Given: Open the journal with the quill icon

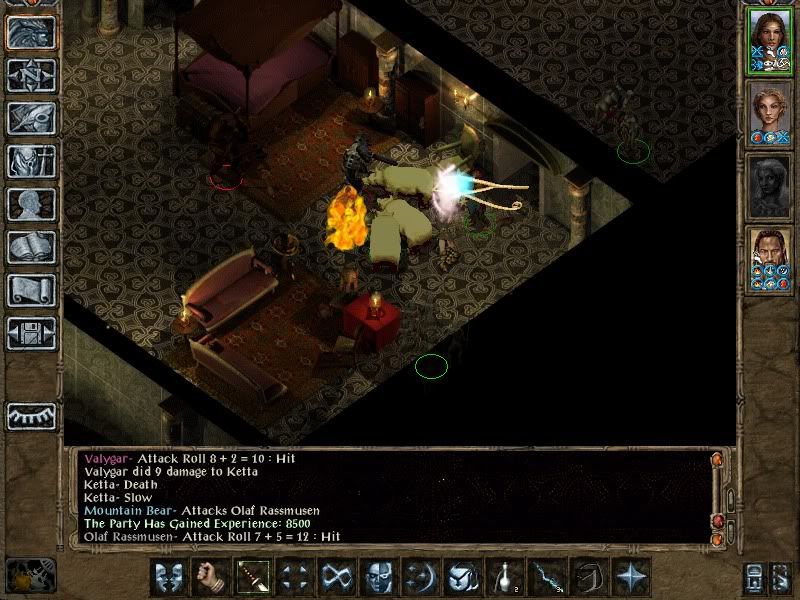Looking at the screenshot, I should [31, 118].
